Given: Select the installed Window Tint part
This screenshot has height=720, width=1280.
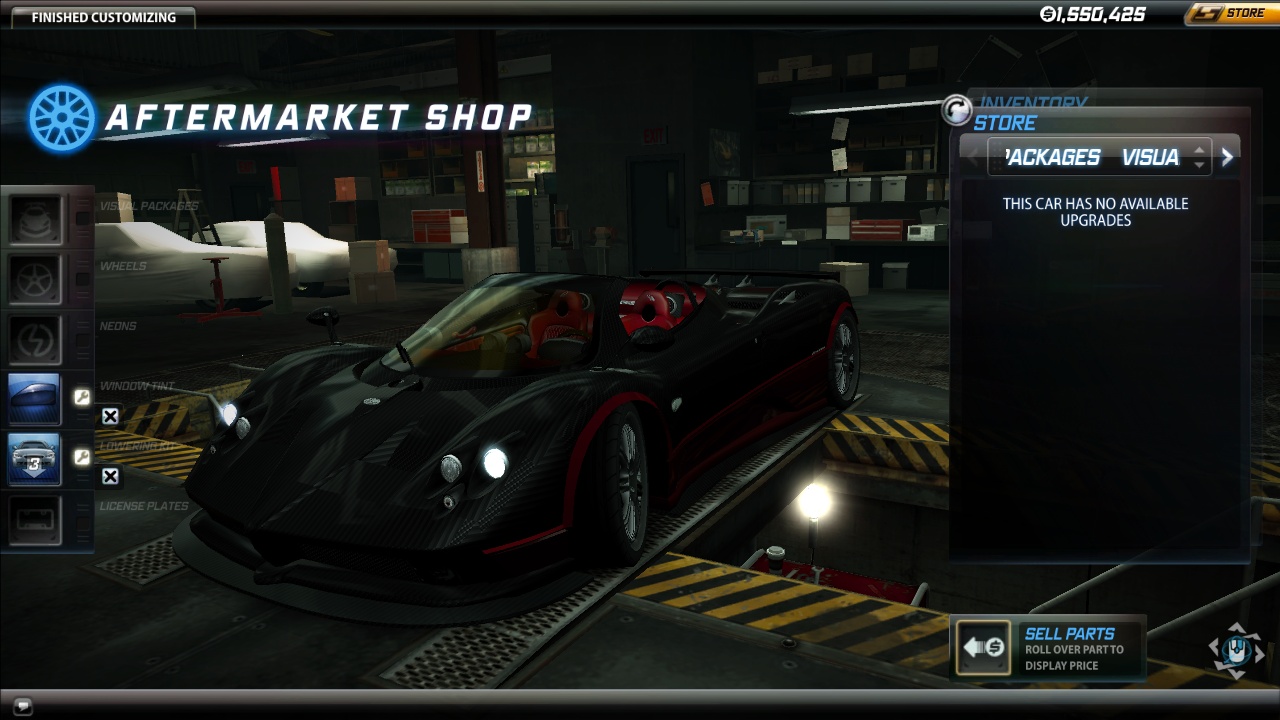Looking at the screenshot, I should pyautogui.click(x=36, y=399).
